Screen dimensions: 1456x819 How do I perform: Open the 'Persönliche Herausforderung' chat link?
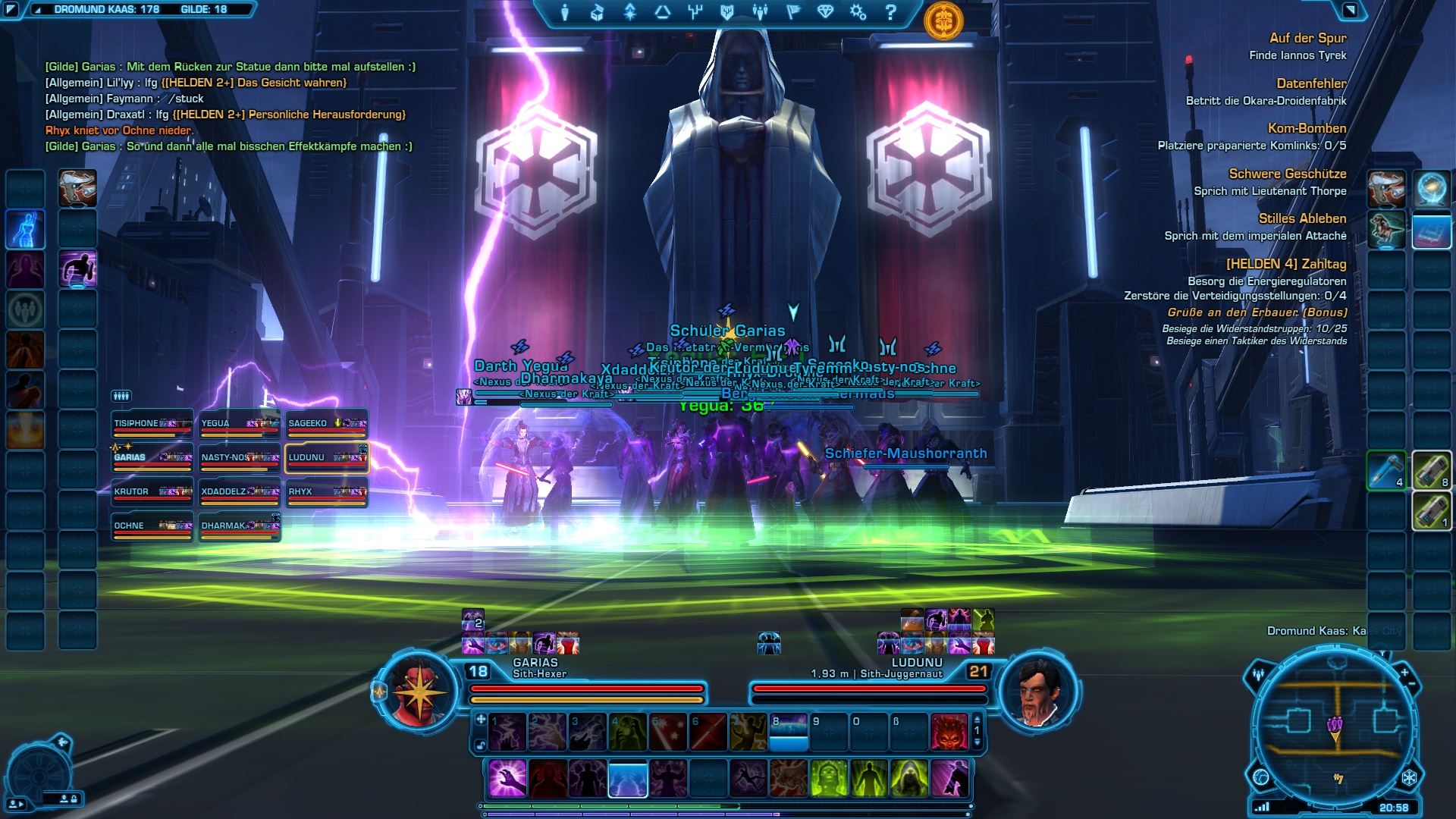[x=289, y=115]
